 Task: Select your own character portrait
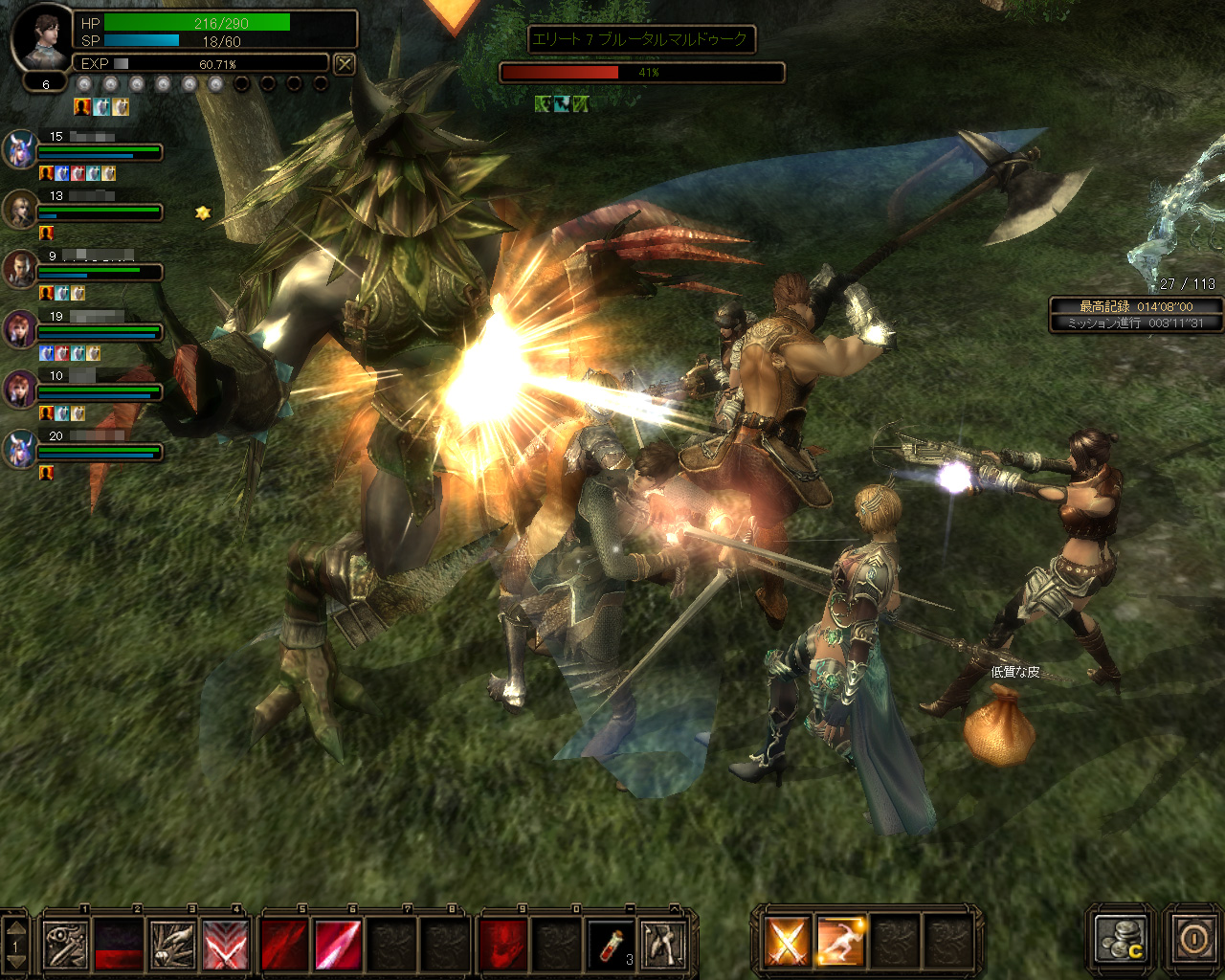point(43,38)
